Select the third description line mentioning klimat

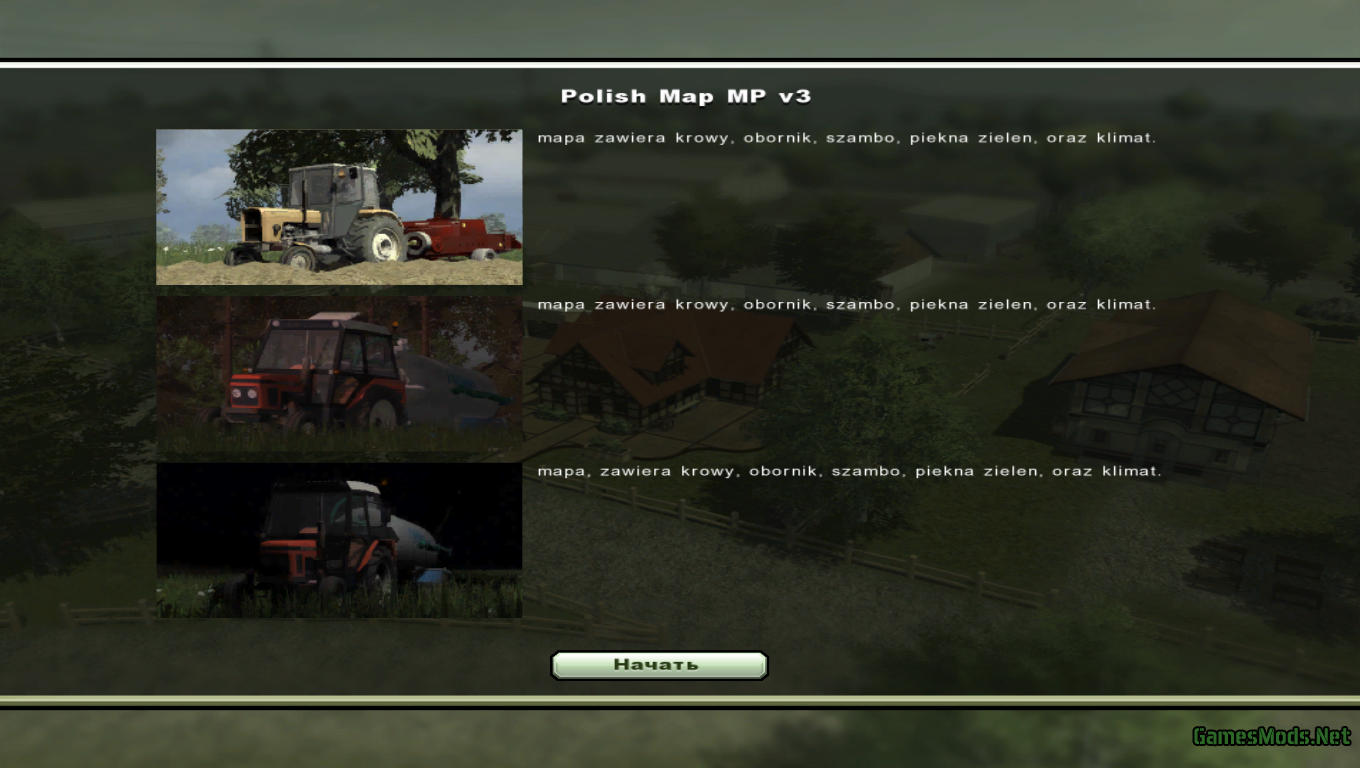tap(850, 470)
